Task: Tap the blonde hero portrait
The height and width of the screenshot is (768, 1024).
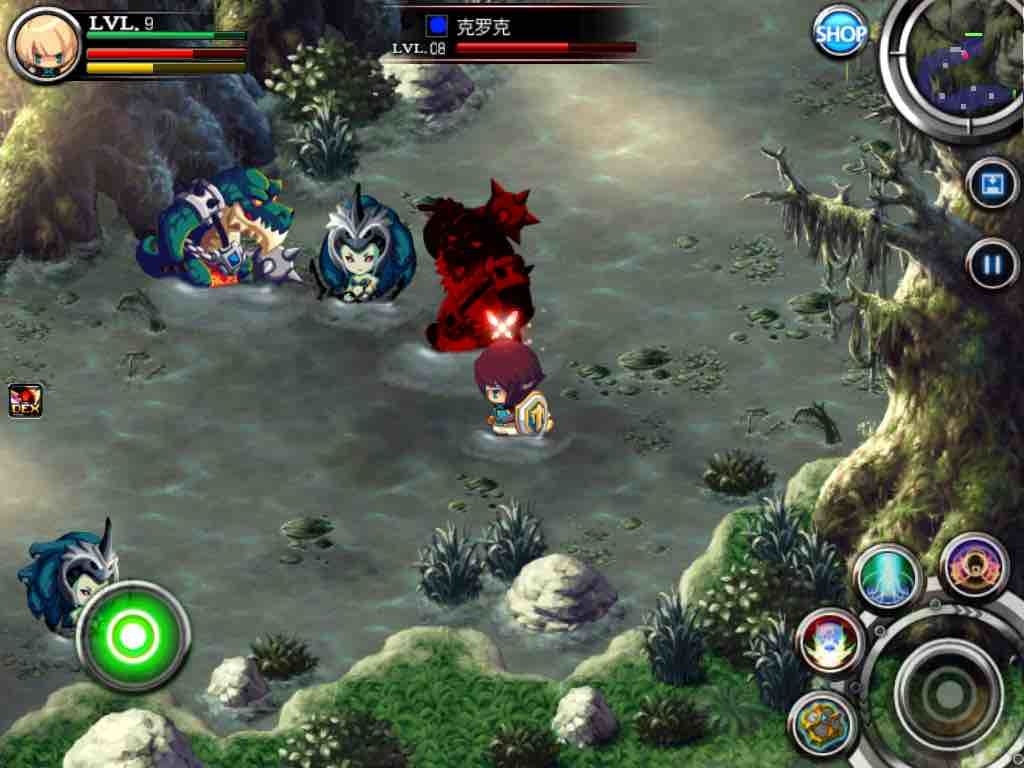Action: (43, 44)
